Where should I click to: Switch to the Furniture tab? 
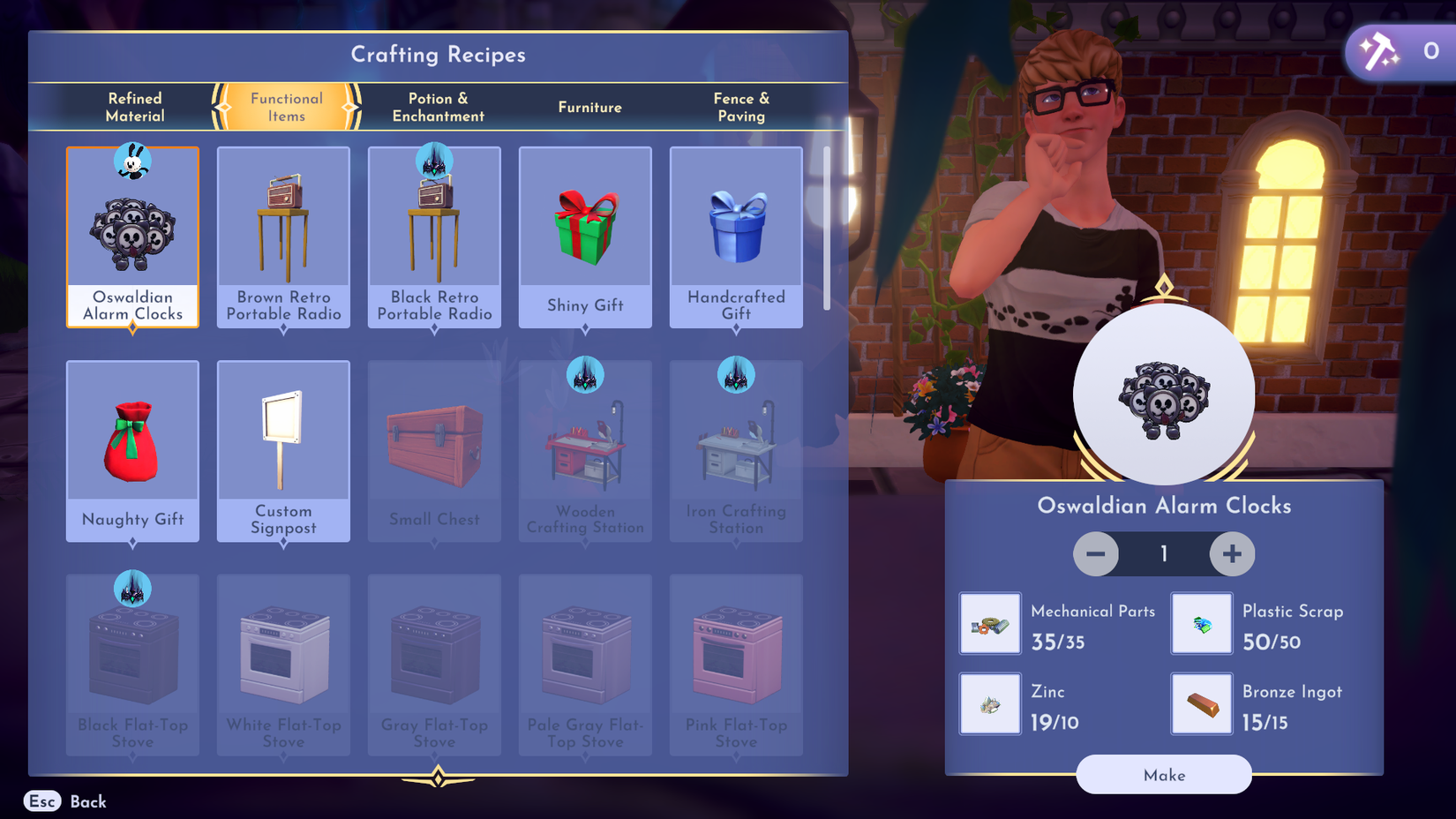[x=589, y=107]
